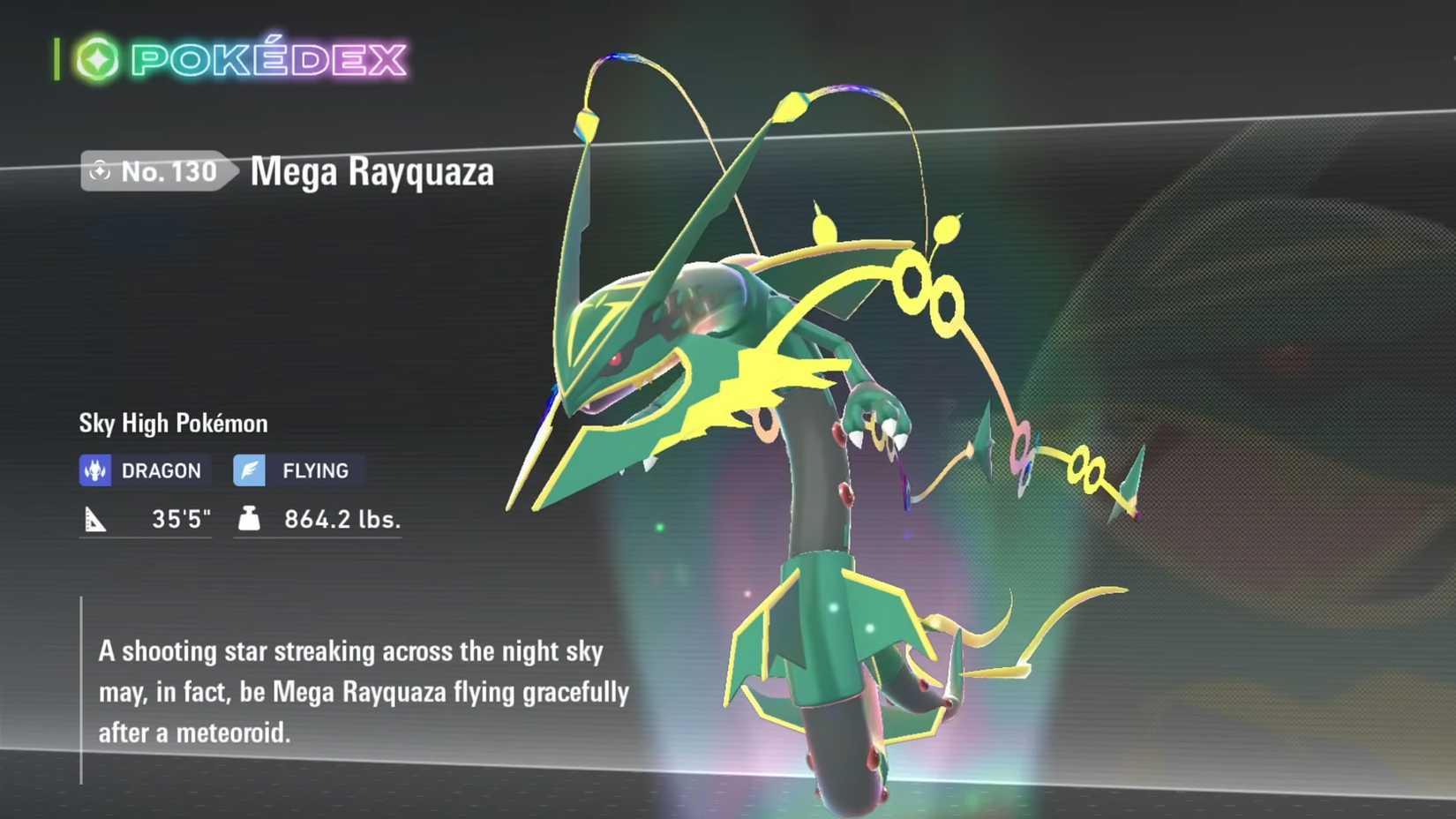Click the Dragon type fang icon
Viewport: 1456px width, 819px height.
click(x=96, y=470)
